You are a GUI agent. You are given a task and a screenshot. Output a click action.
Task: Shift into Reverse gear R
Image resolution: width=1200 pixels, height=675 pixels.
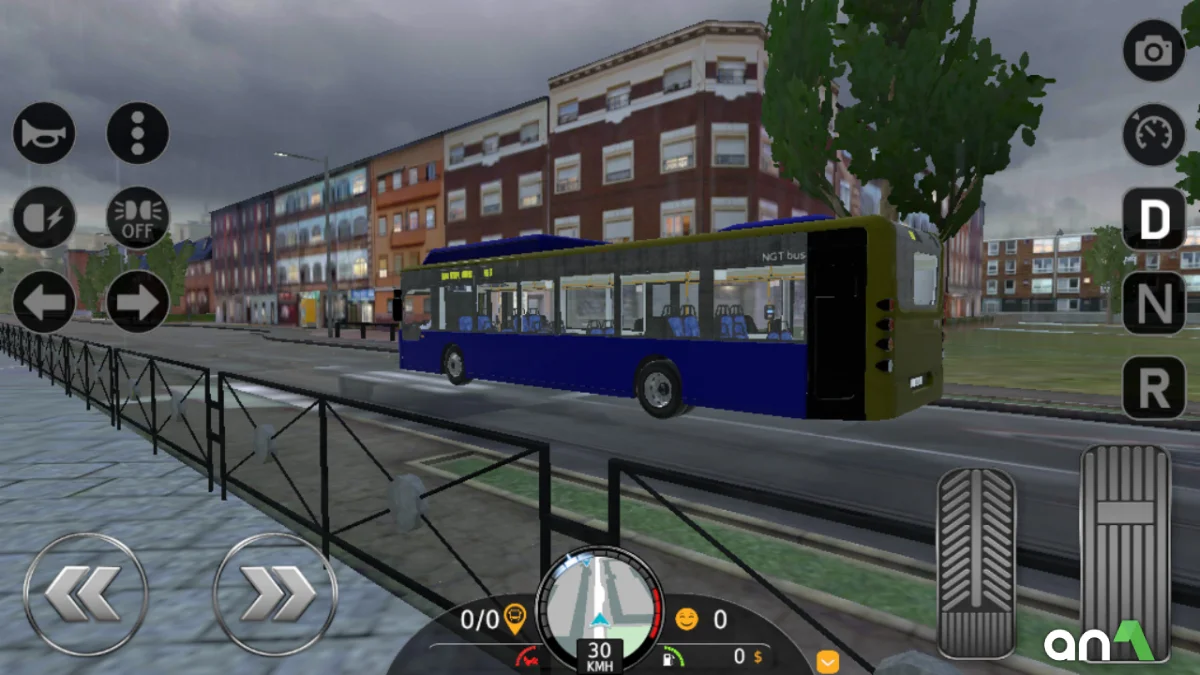tap(1153, 387)
